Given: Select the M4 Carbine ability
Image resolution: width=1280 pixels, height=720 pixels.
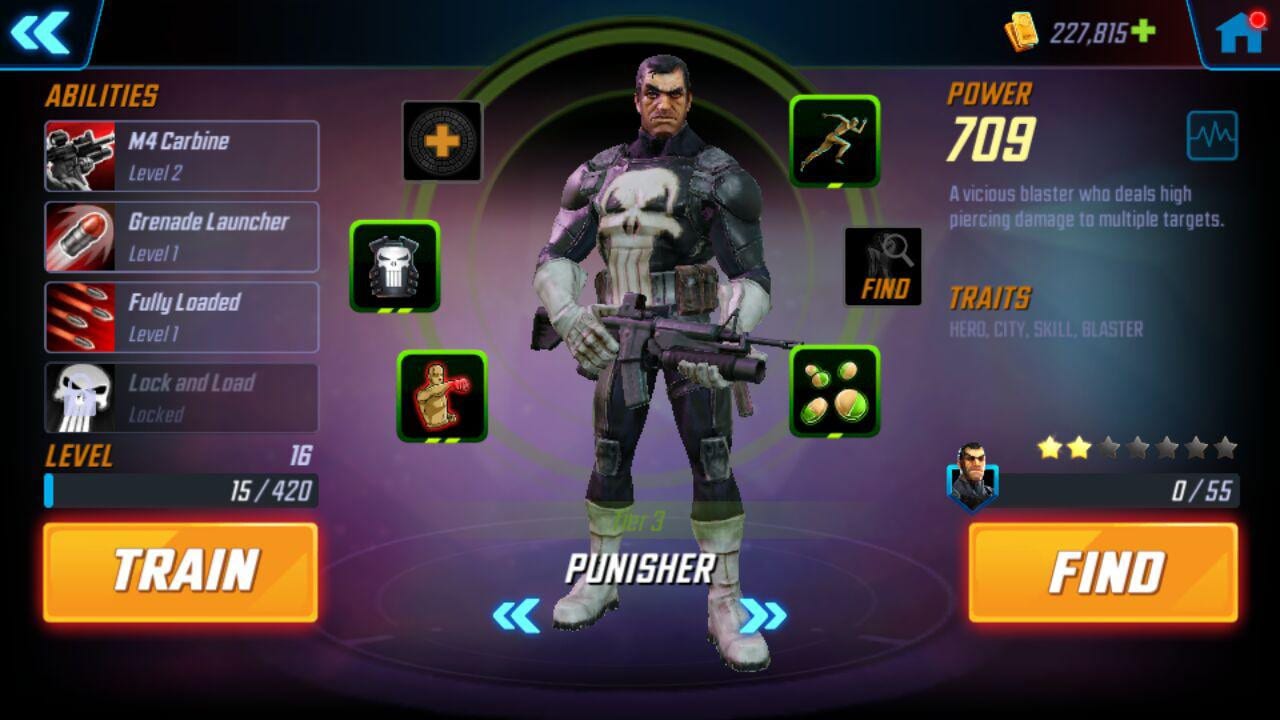Looking at the screenshot, I should [181, 156].
